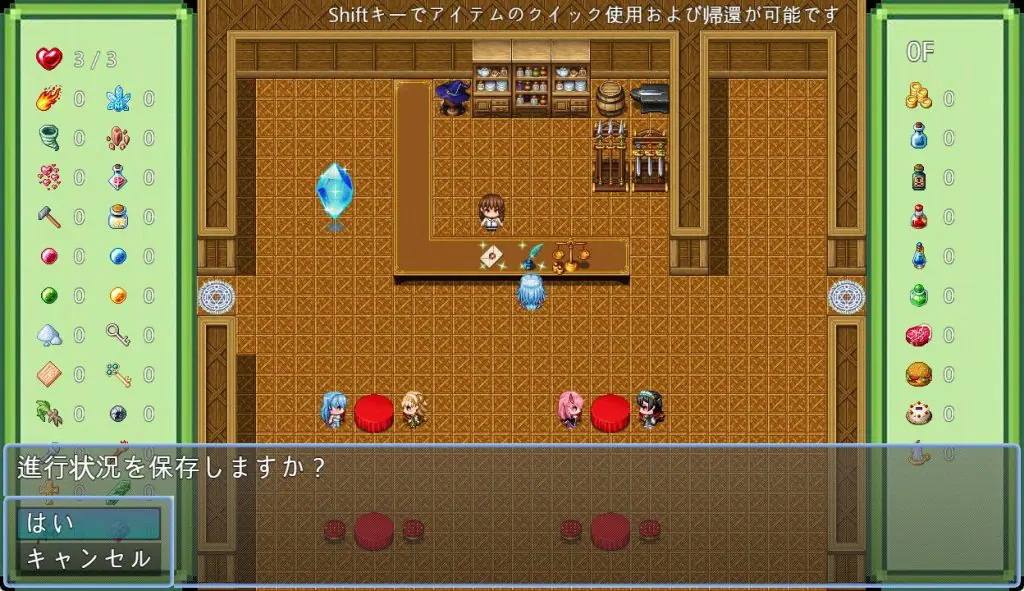Select the tornado item icon
1024x591 pixels.
(48, 137)
